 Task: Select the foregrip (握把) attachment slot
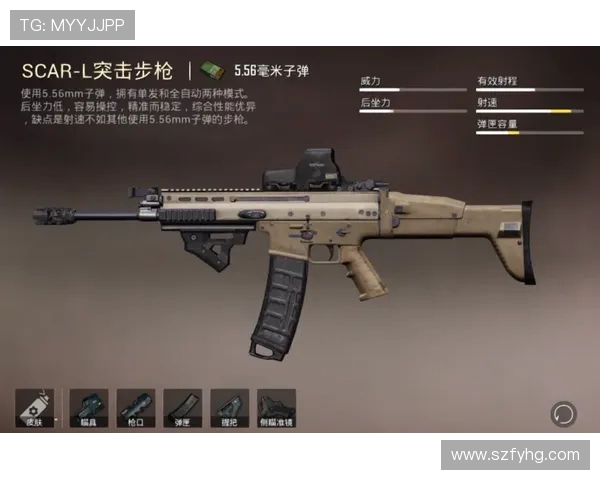tap(230, 408)
